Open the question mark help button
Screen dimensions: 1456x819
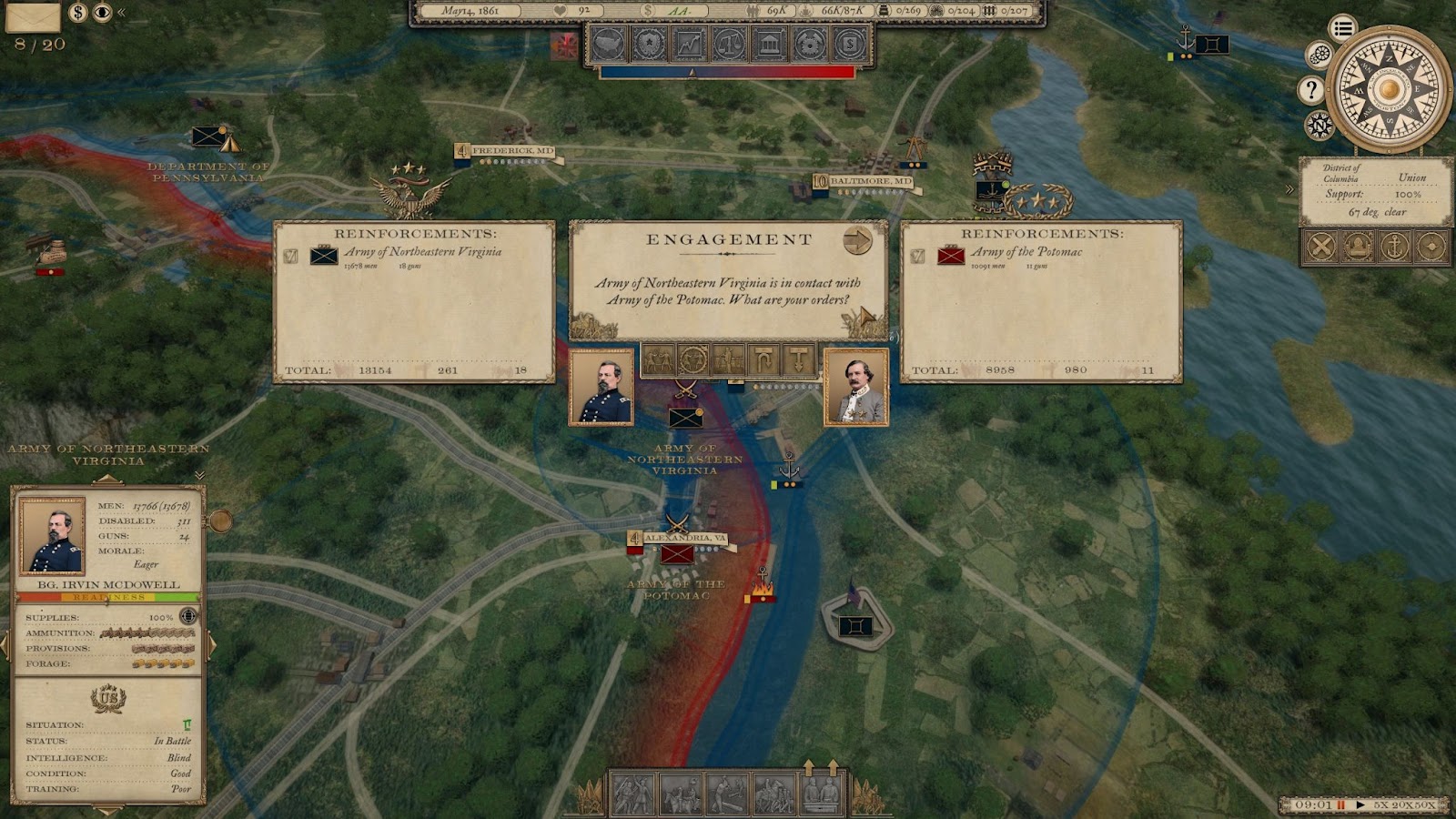point(1310,89)
